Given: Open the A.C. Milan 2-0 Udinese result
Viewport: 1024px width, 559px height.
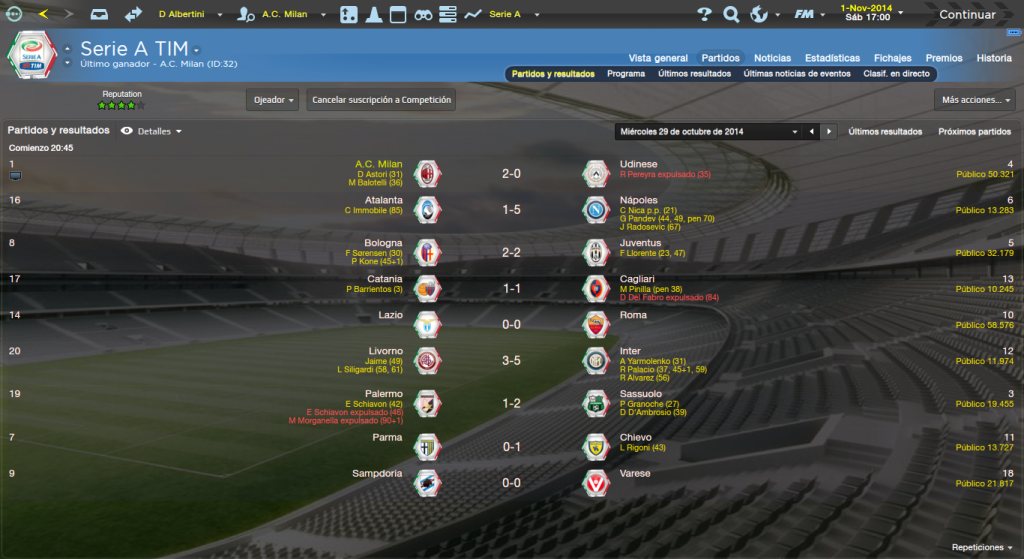Looking at the screenshot, I should pyautogui.click(x=511, y=173).
